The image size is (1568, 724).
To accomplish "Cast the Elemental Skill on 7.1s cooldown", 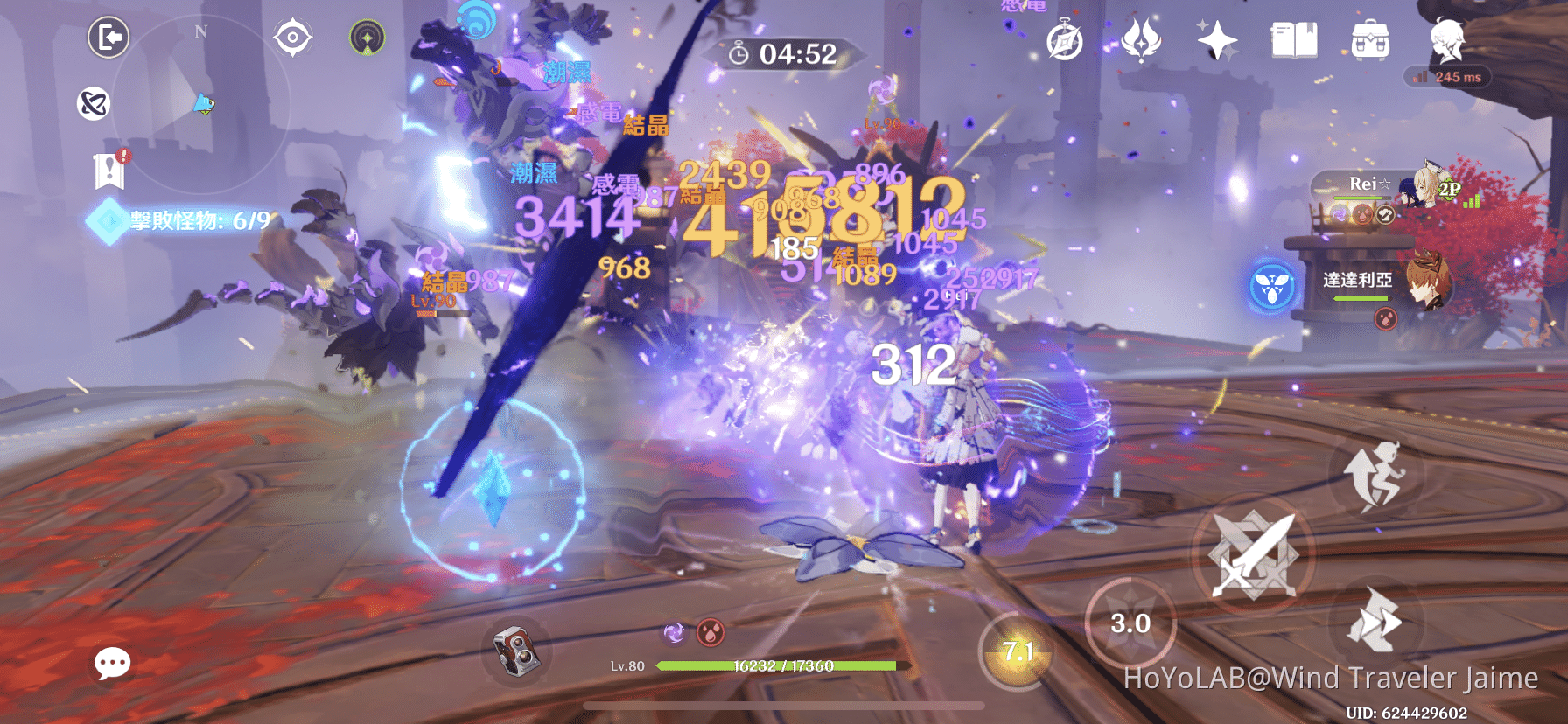I will click(x=1018, y=649).
